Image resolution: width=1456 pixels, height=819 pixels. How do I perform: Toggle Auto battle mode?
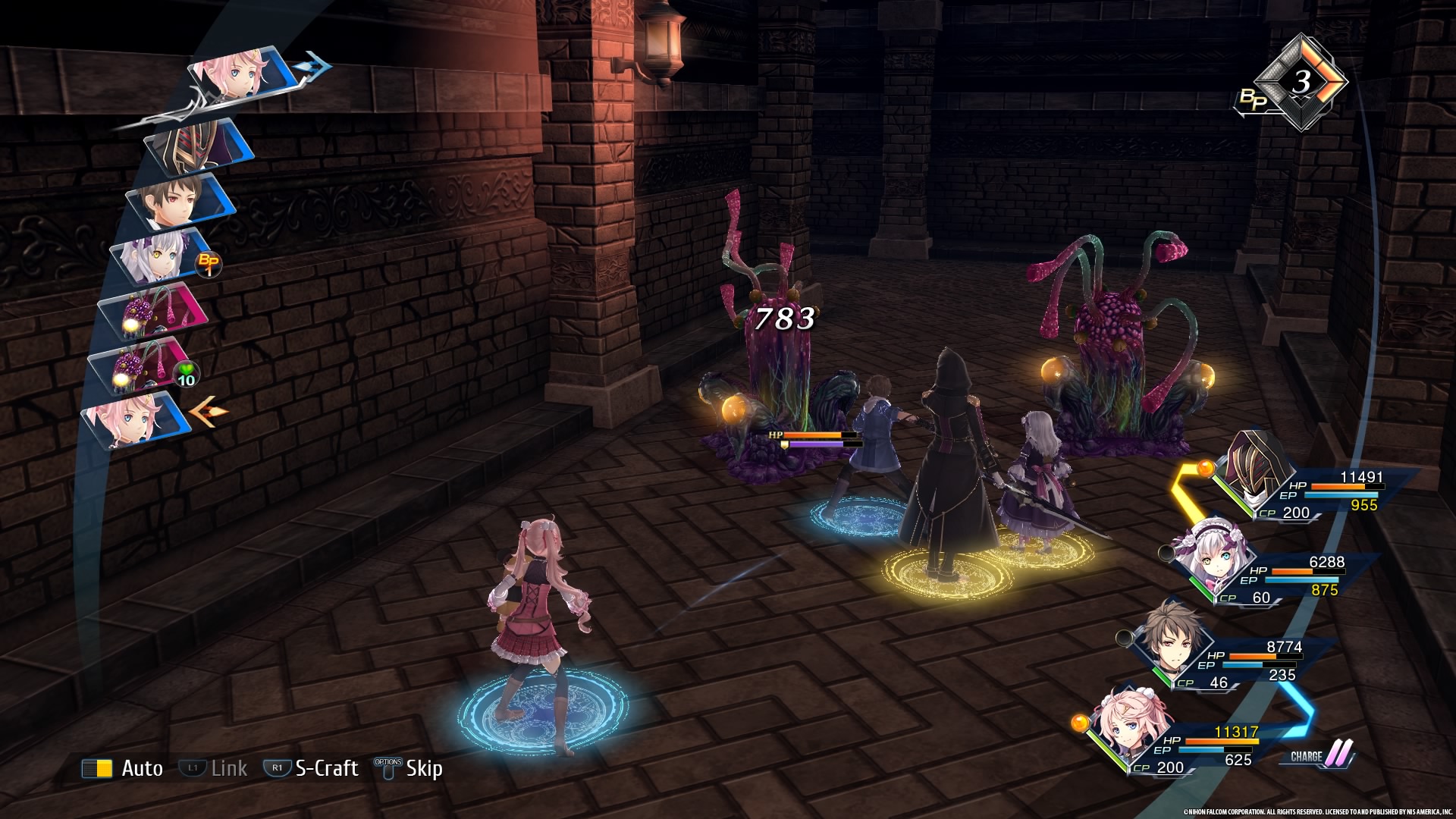coord(123,768)
